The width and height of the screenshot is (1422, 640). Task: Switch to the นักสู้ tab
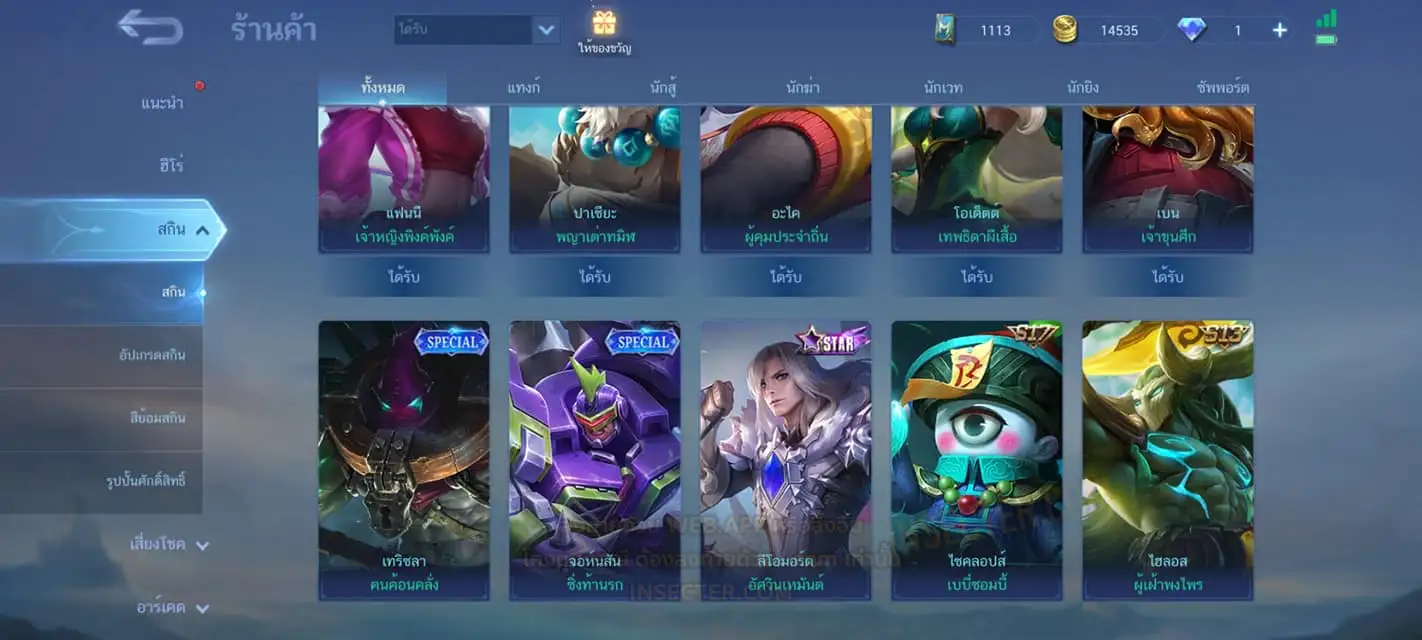[663, 88]
